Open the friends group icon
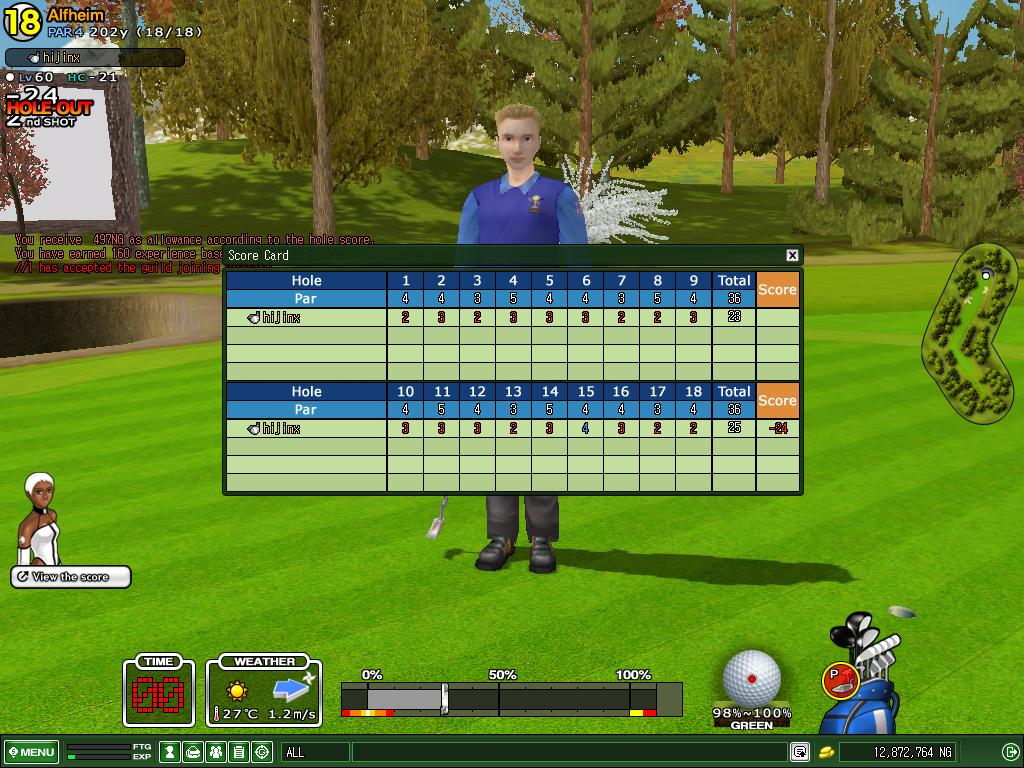Image resolution: width=1024 pixels, height=768 pixels. coord(216,752)
